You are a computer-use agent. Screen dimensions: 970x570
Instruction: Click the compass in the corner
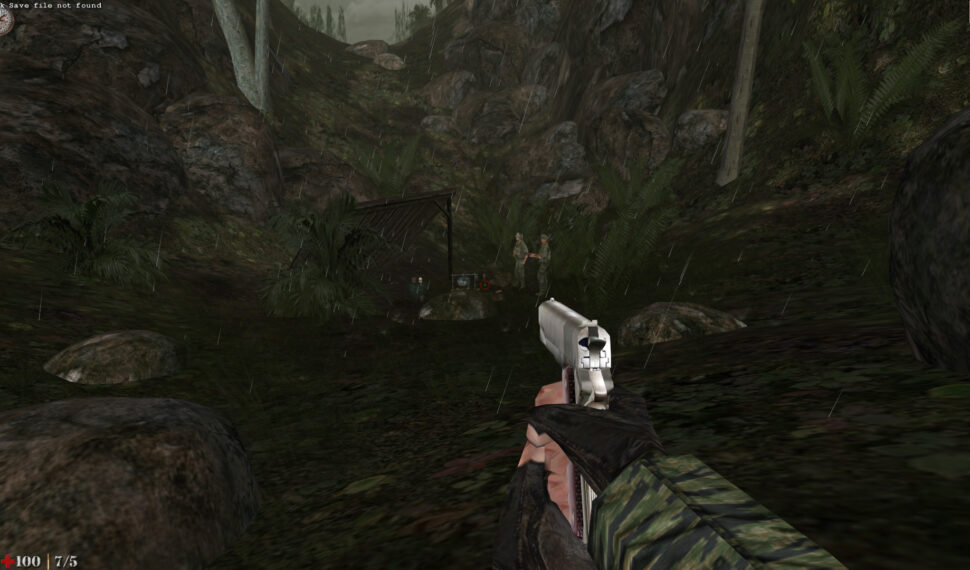click(x=5, y=21)
